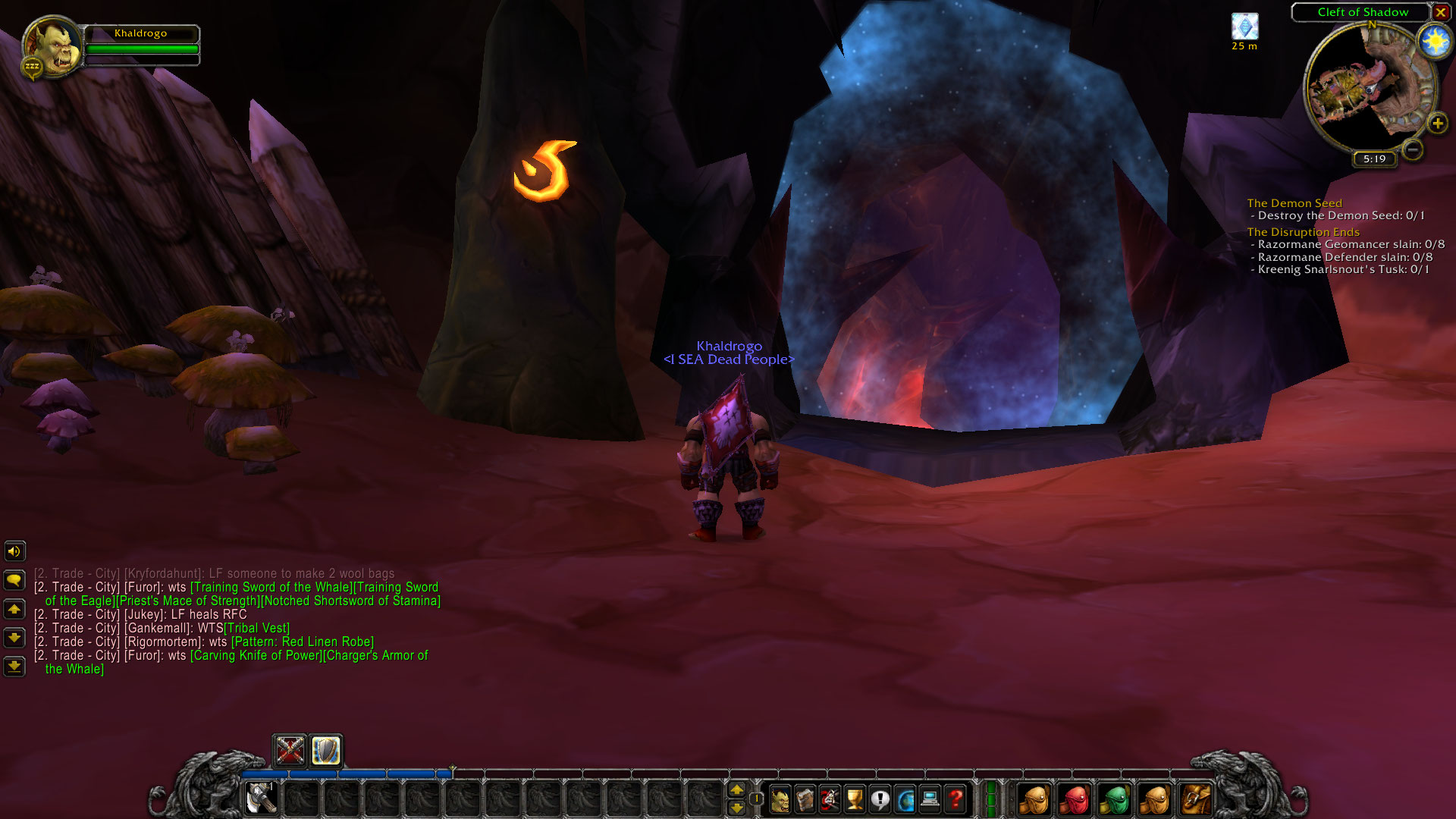Screen dimensions: 1456x819
Task: Open the main menu computer icon
Action: (930, 799)
